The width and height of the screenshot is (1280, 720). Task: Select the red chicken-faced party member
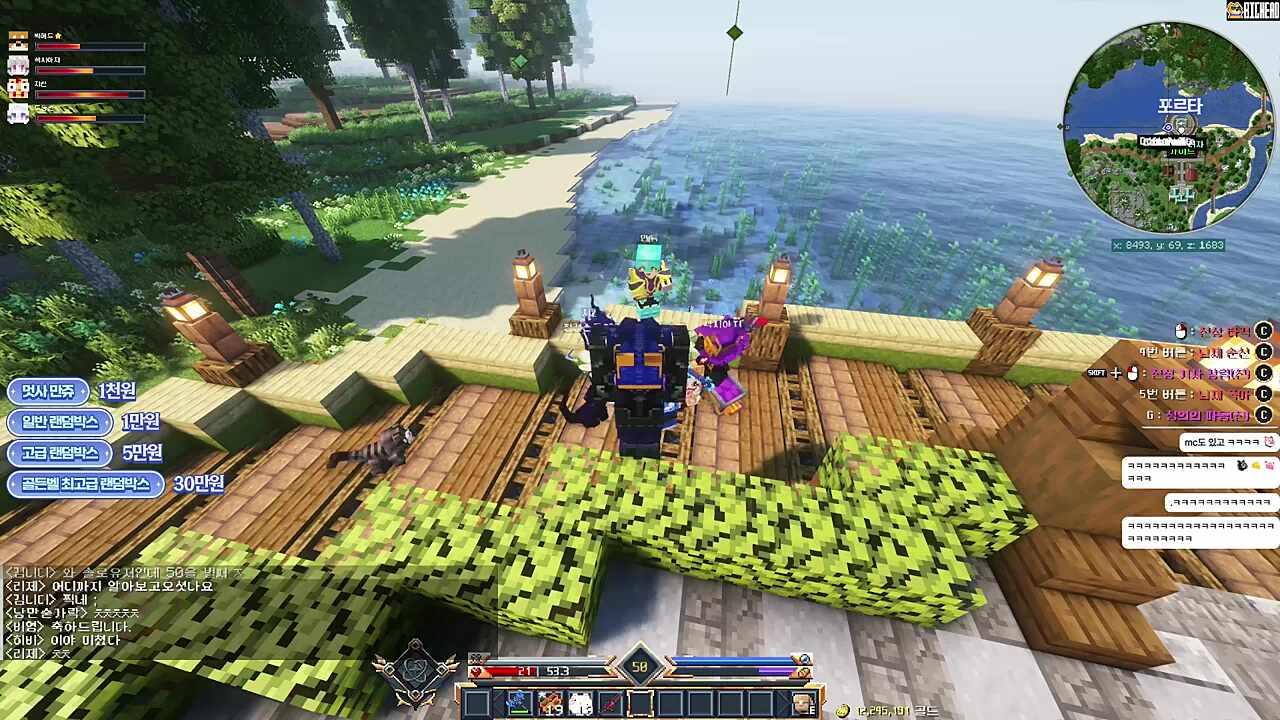click(18, 89)
